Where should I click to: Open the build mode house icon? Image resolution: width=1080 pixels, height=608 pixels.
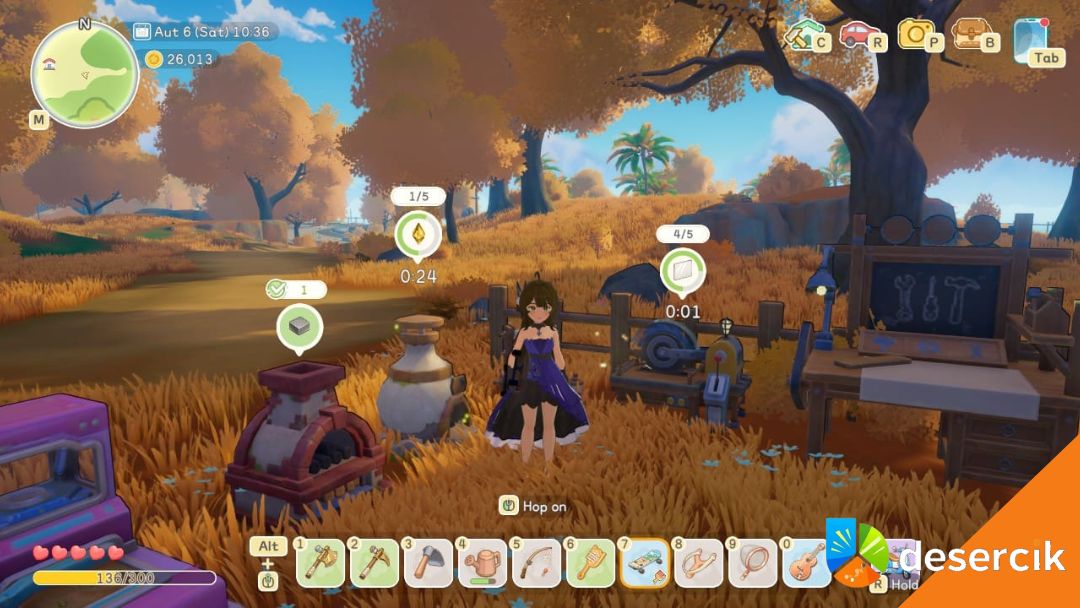pos(800,34)
